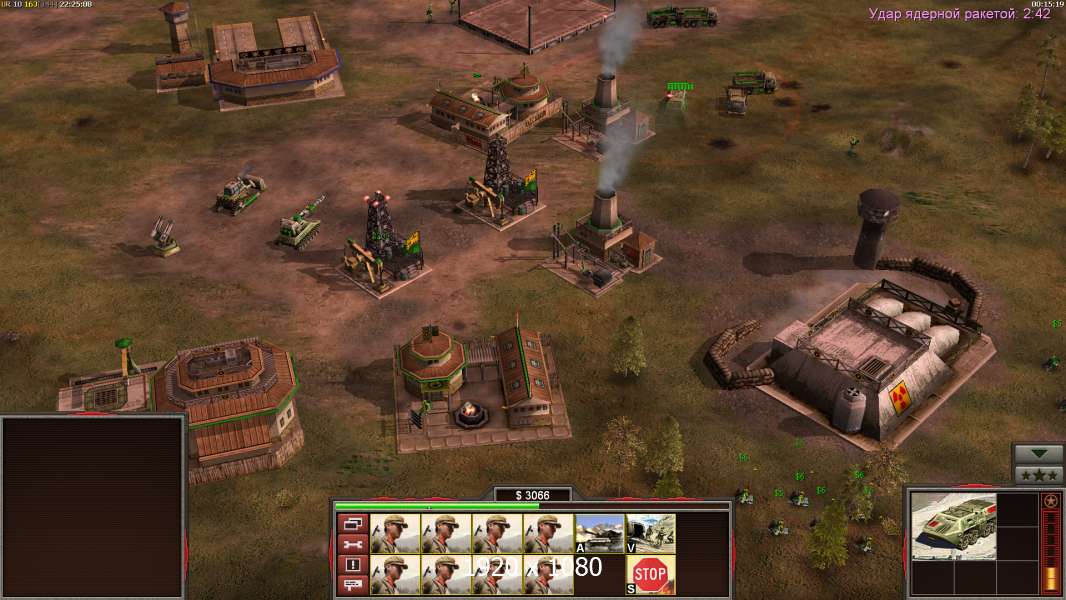
Task: Open the chat bubble communicator button
Action: [353, 585]
